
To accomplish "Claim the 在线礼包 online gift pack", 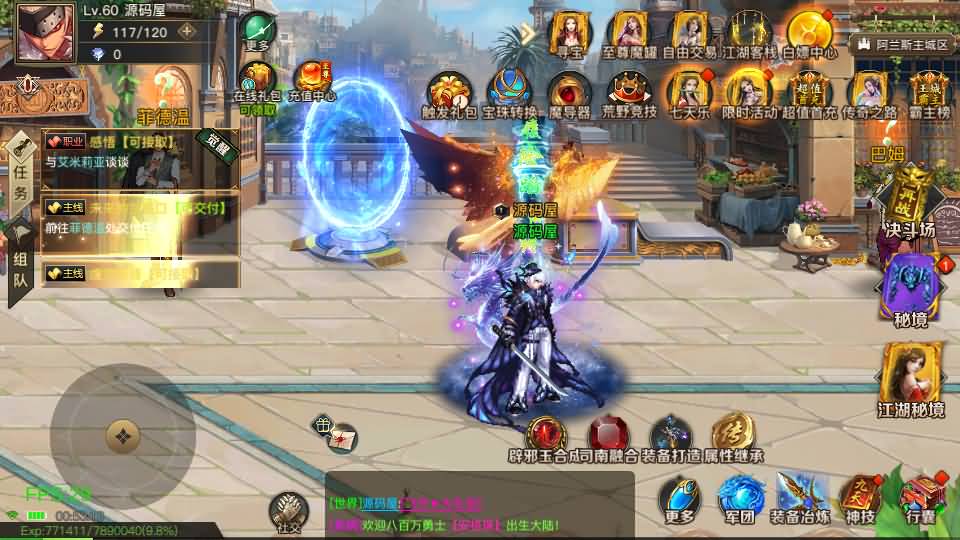I will click(257, 81).
